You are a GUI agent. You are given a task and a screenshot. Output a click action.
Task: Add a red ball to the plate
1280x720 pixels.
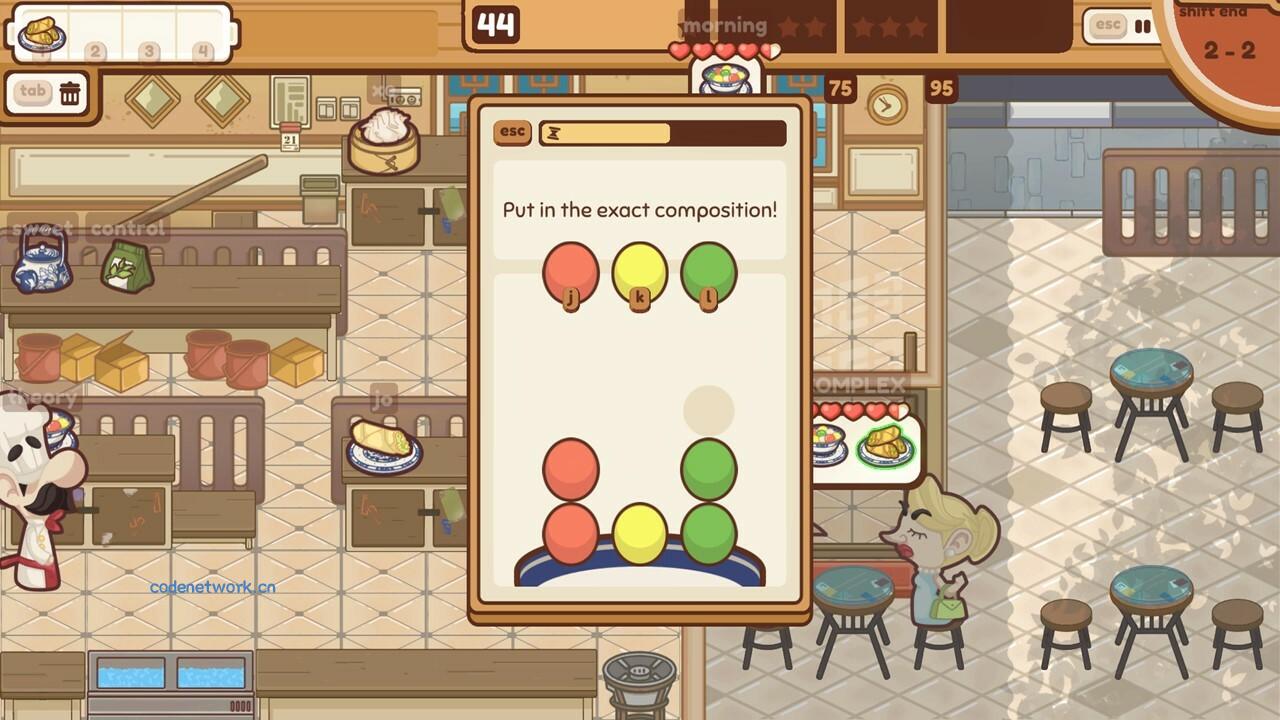(x=571, y=272)
